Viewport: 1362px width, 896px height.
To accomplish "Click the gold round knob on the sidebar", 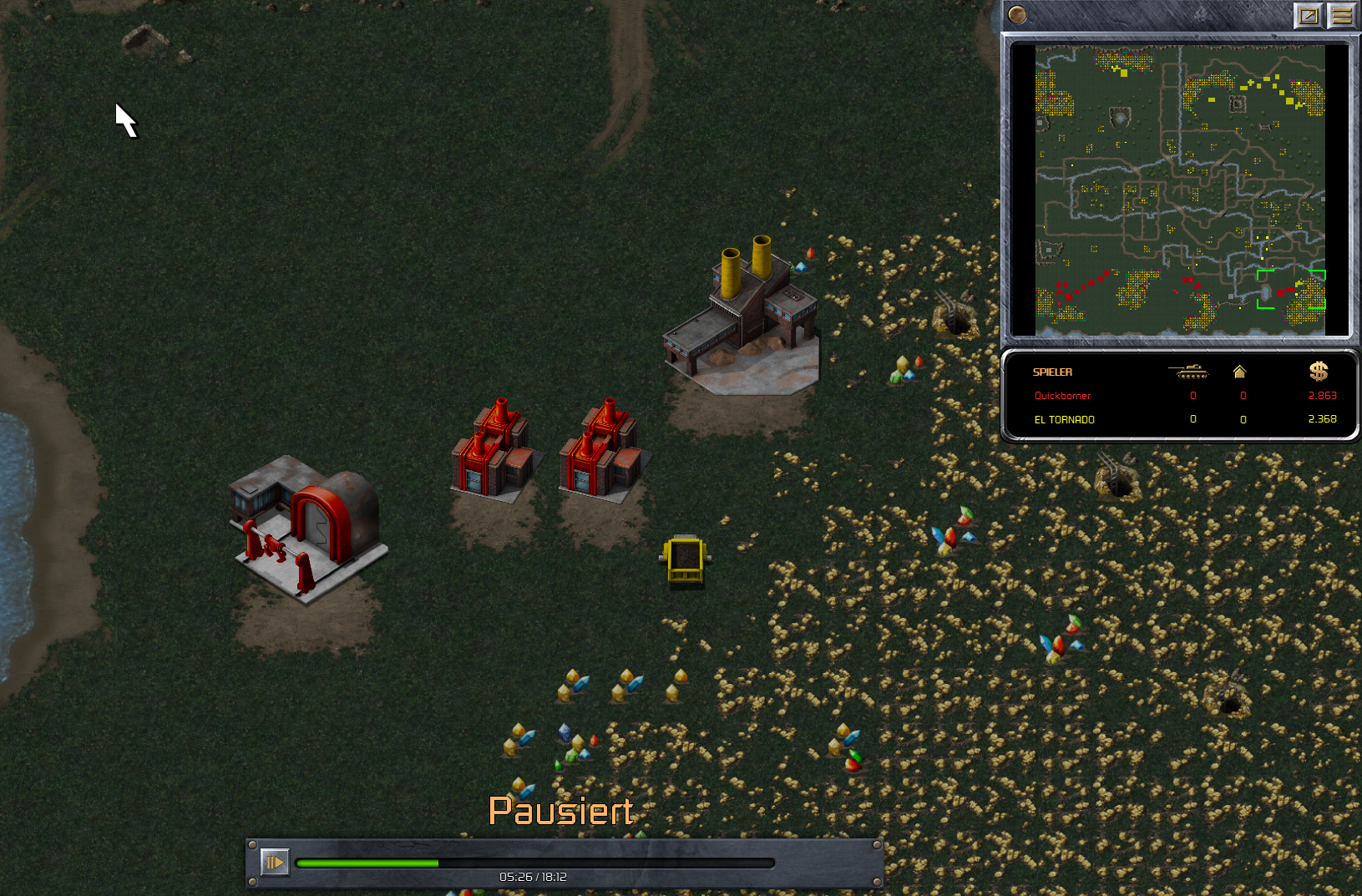I will coord(1016,14).
